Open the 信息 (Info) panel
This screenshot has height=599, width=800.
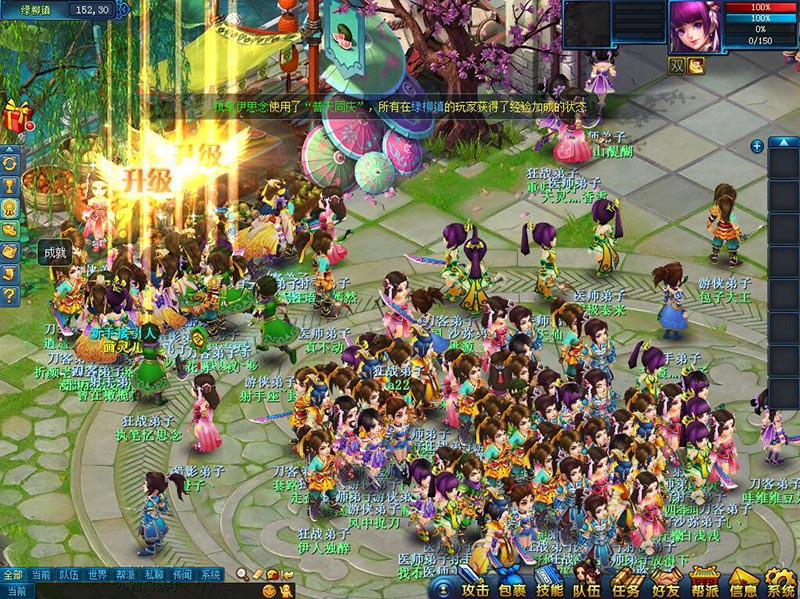[x=742, y=586]
